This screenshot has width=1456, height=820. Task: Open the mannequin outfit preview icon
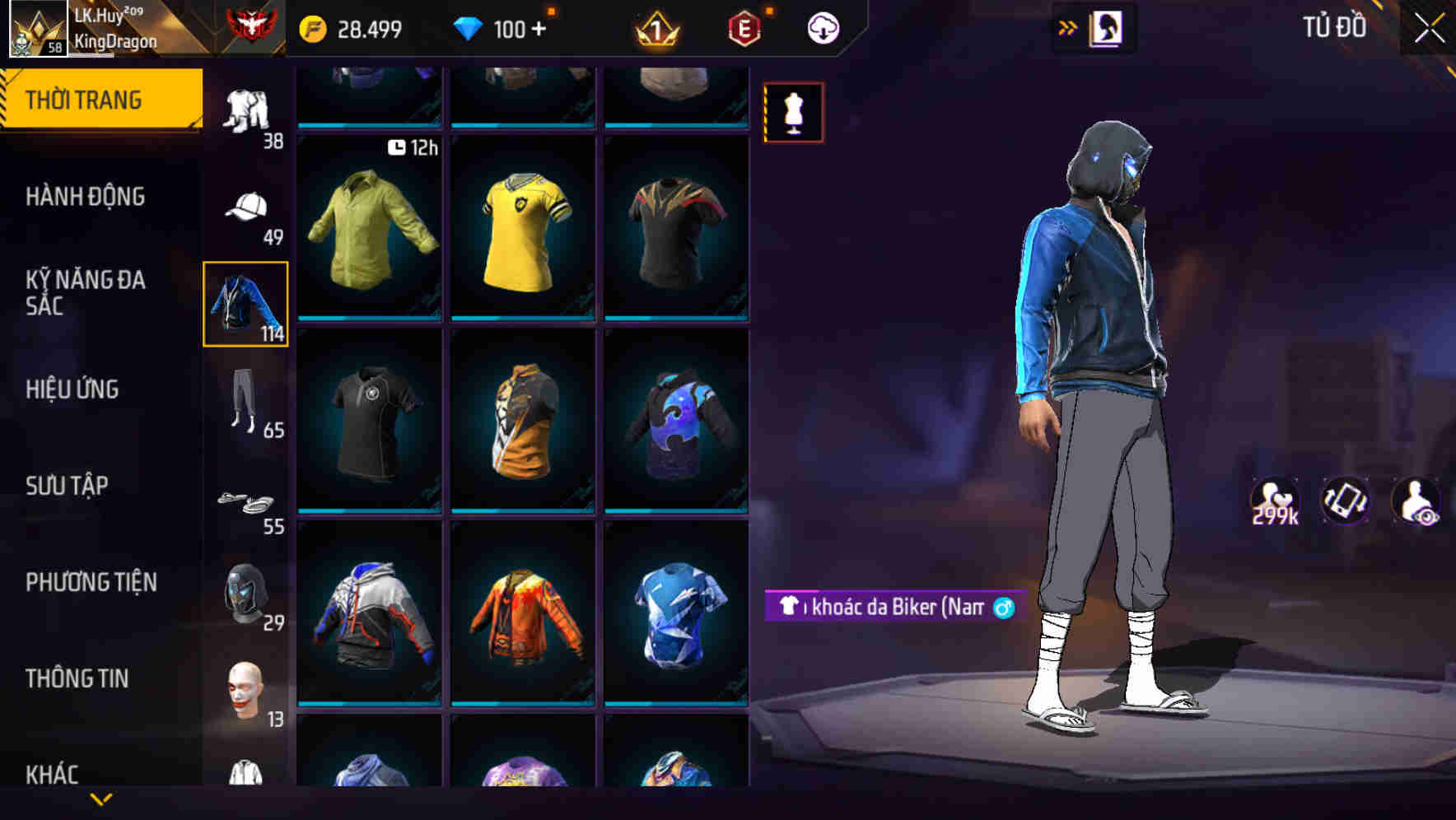coord(793,112)
